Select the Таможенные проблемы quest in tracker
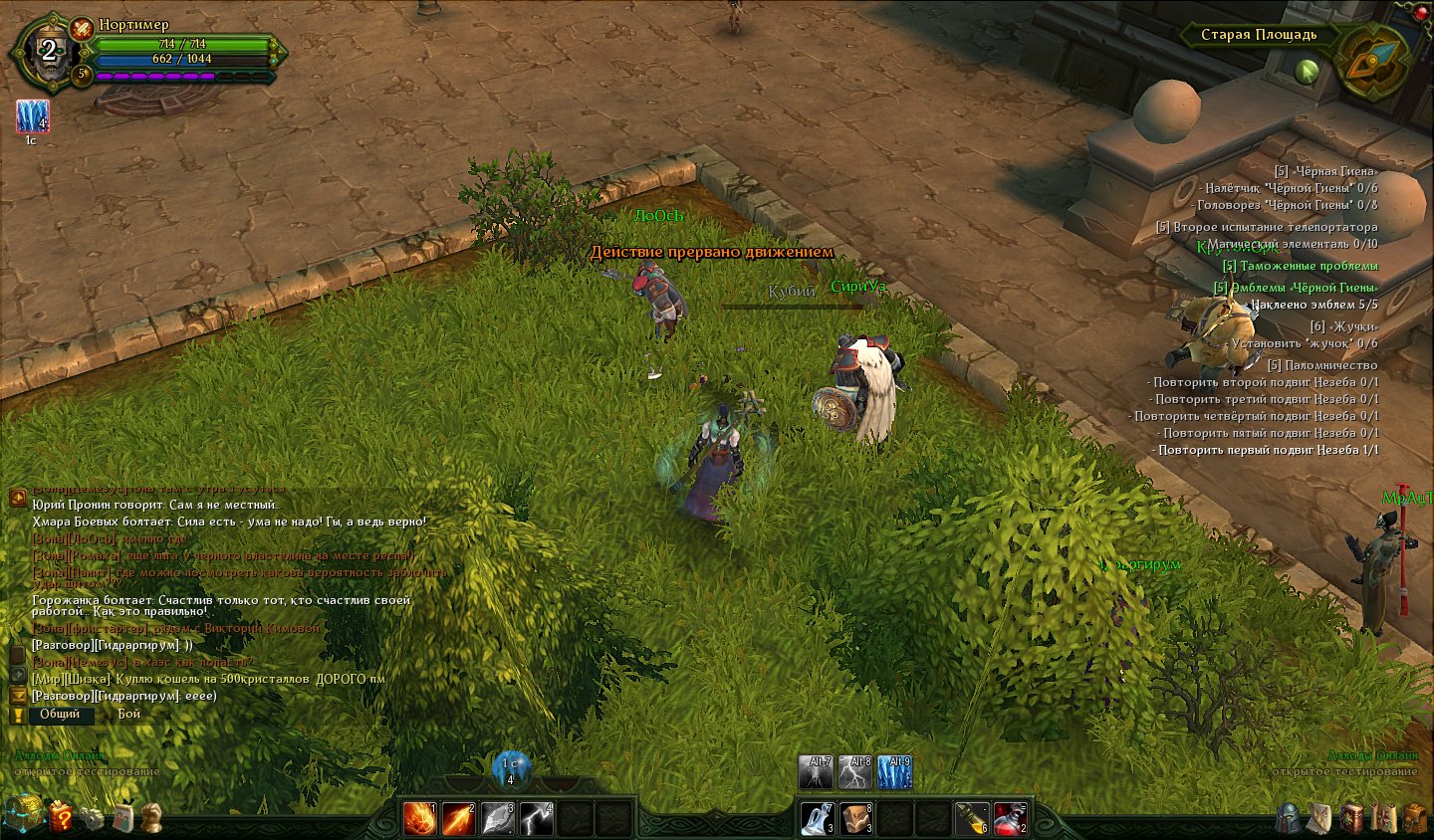Image resolution: width=1434 pixels, height=840 pixels. tap(1300, 266)
